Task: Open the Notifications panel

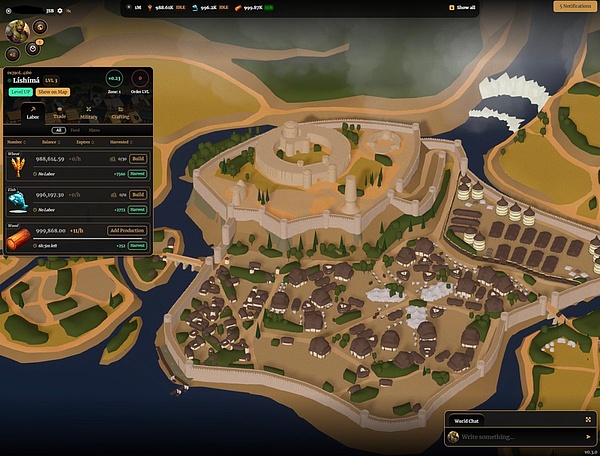Action: pos(574,7)
